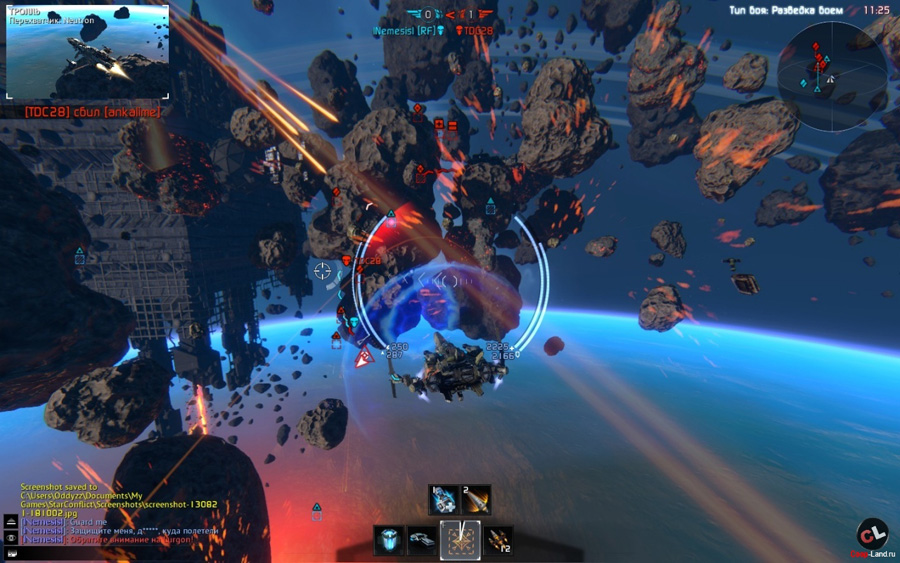Open the red CL site logo watermark

872,535
